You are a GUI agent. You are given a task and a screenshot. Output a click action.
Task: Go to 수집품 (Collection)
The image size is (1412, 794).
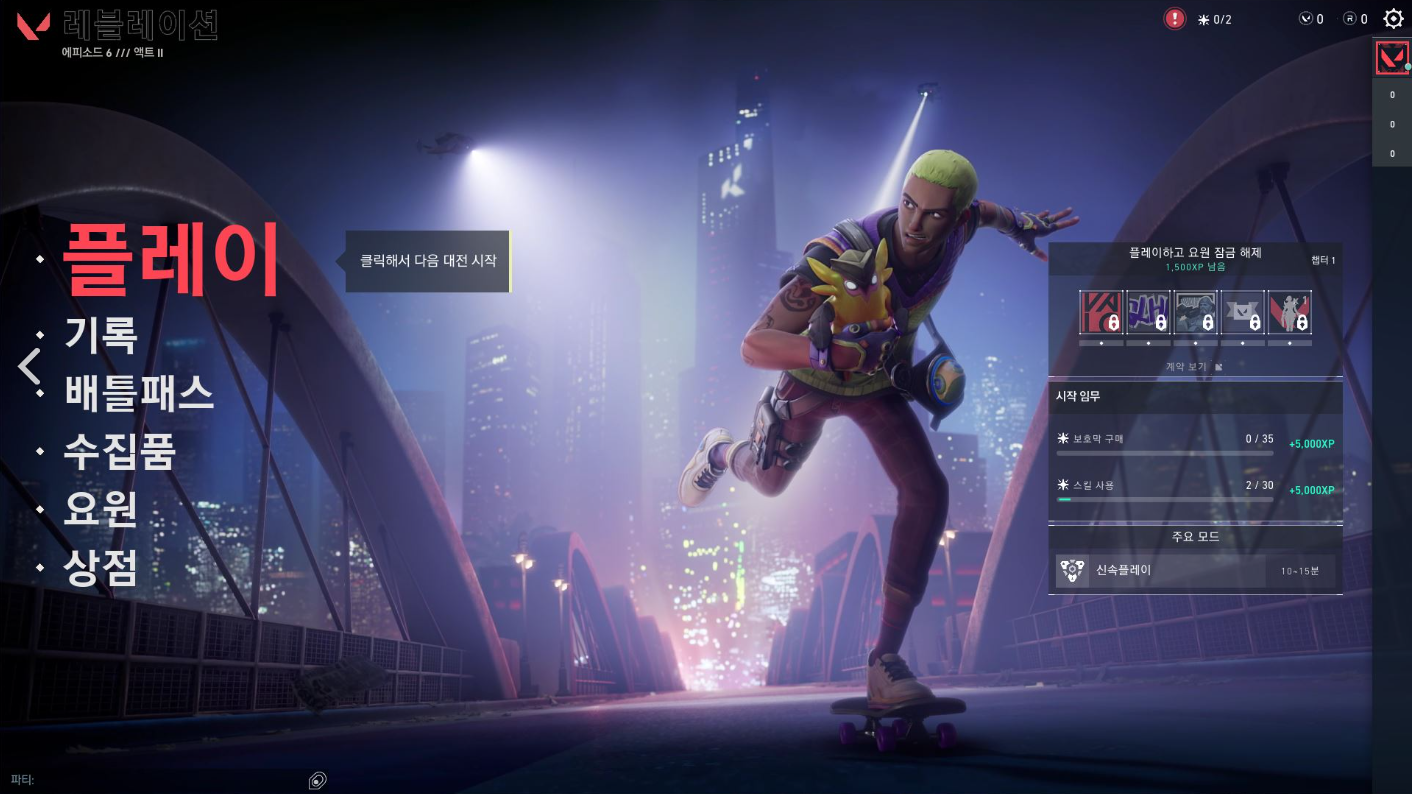(x=120, y=451)
